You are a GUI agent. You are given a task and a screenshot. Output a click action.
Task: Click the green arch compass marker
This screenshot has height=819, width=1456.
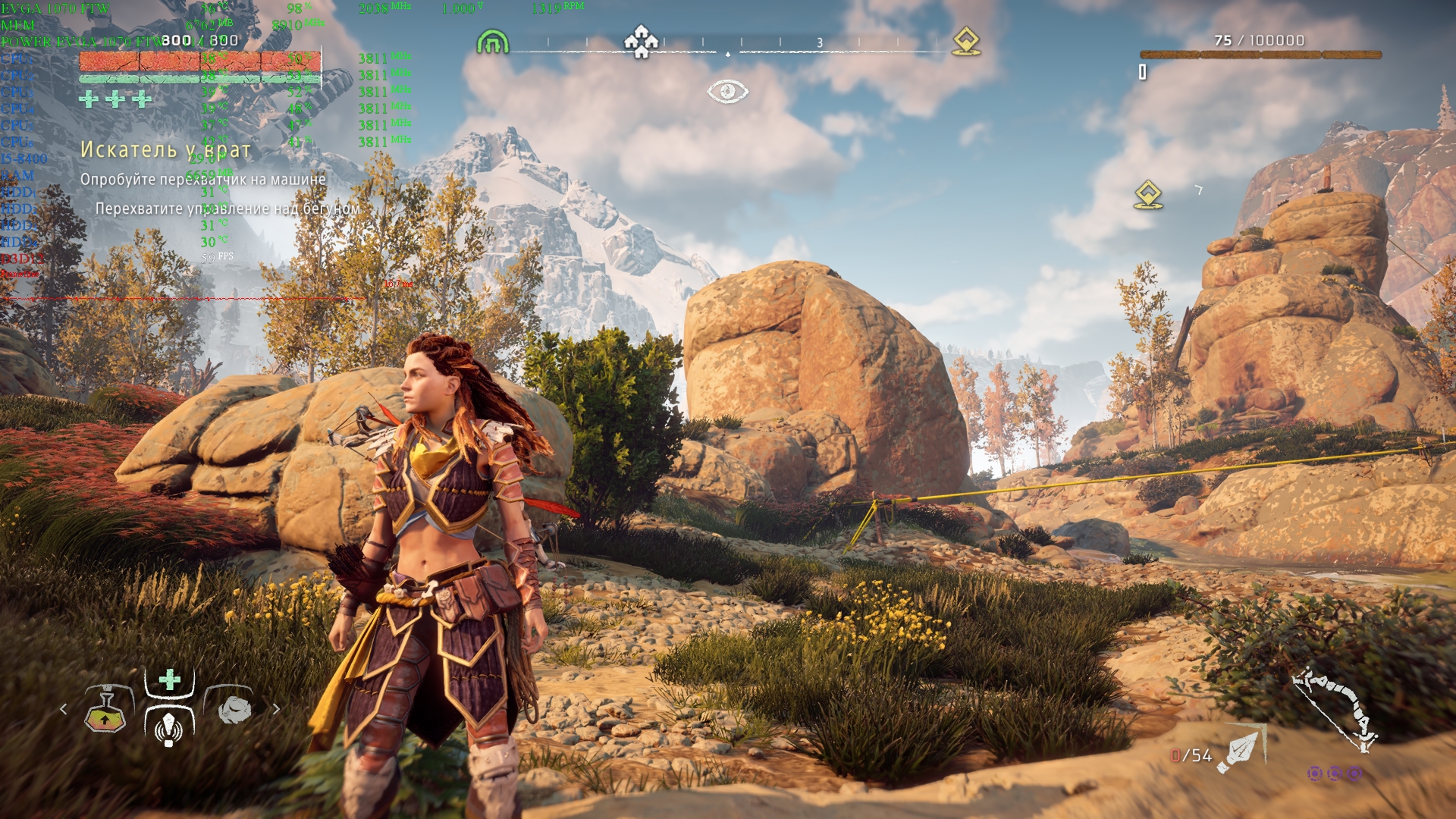491,42
